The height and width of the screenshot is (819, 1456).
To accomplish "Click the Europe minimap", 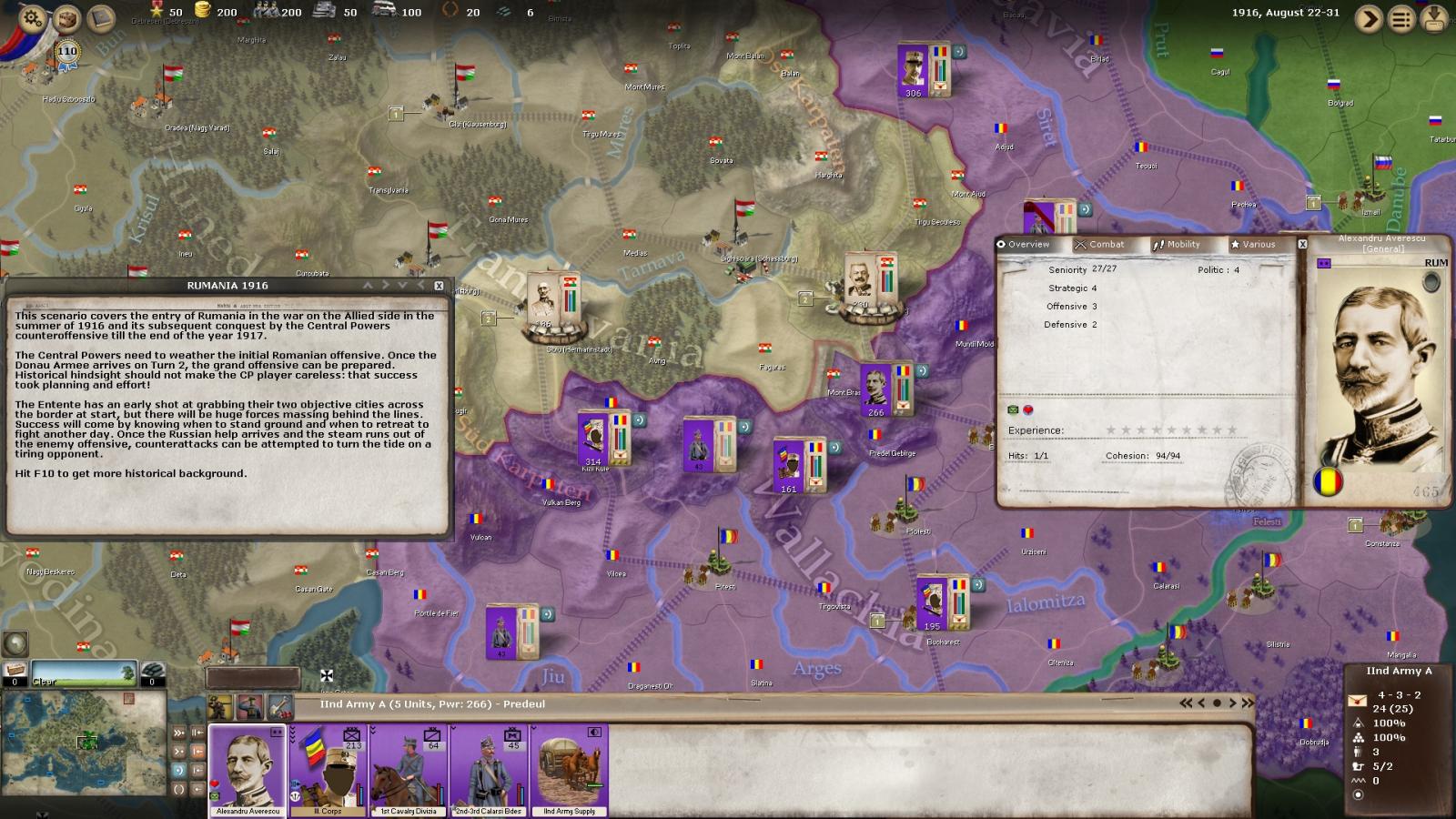I will [85, 742].
